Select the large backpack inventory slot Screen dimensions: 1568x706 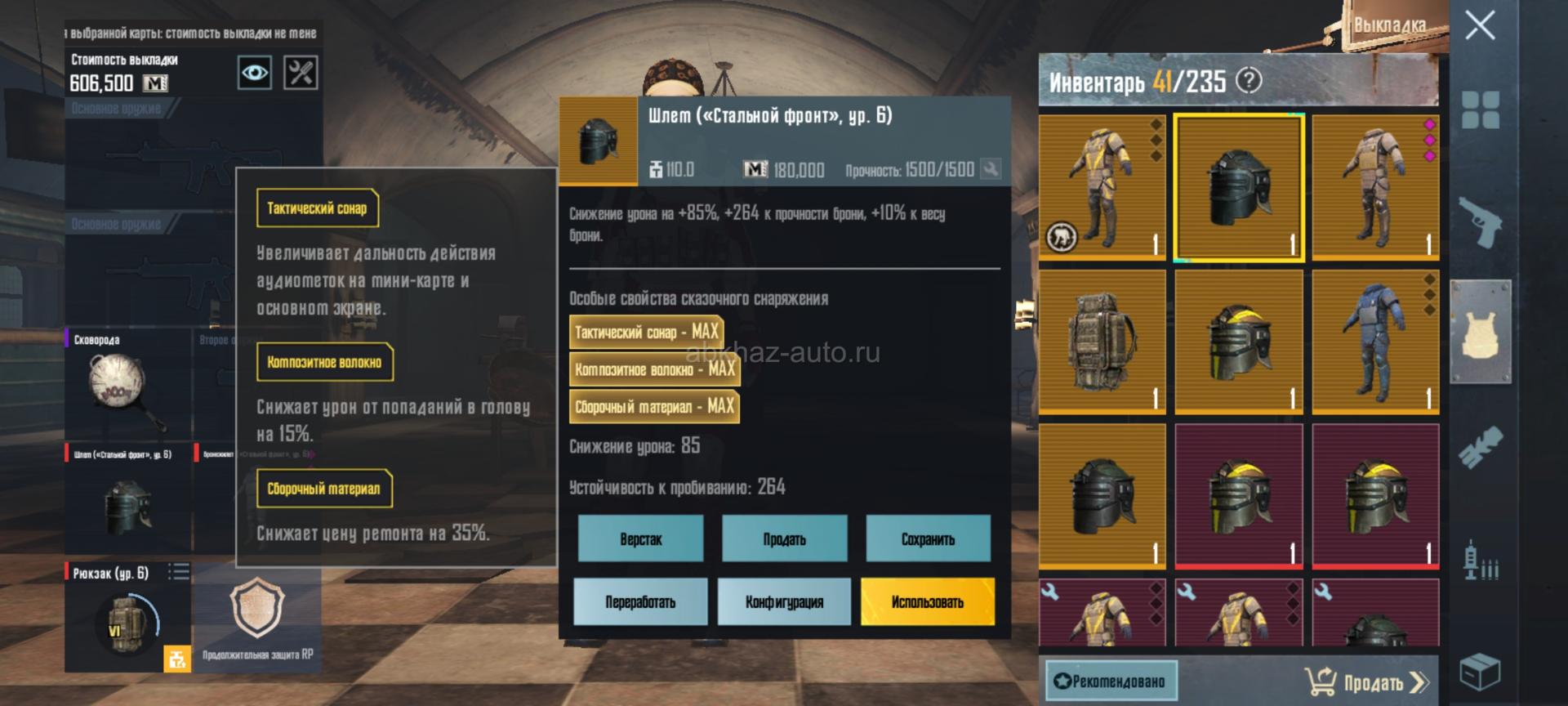(1102, 342)
